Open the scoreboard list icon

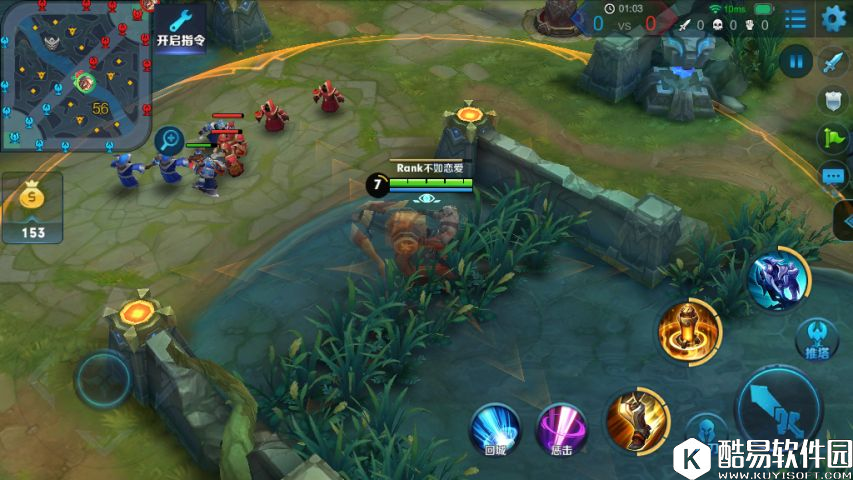(796, 18)
